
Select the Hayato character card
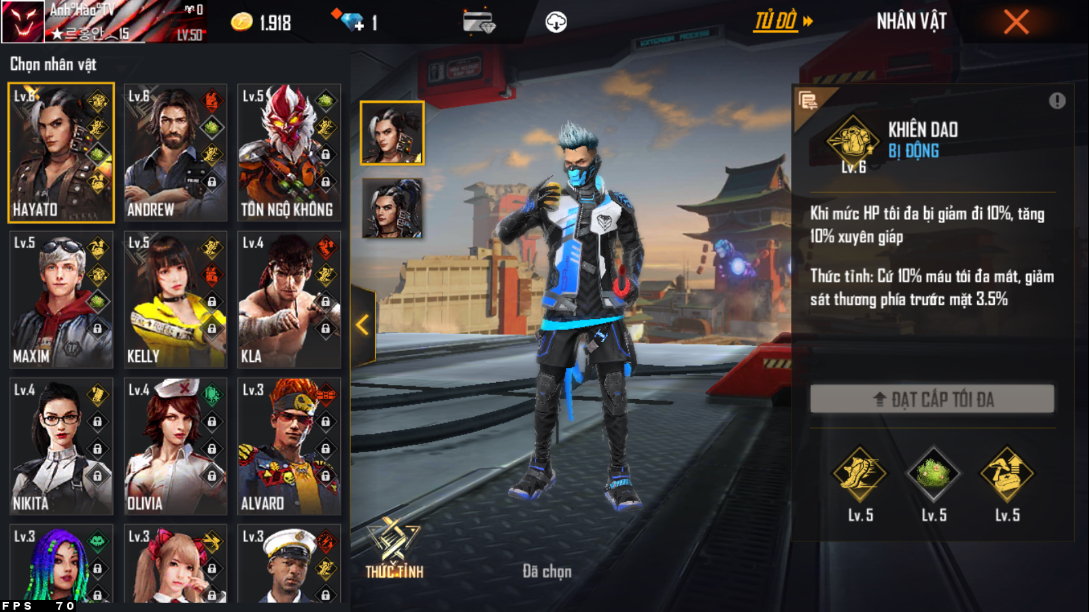61,154
